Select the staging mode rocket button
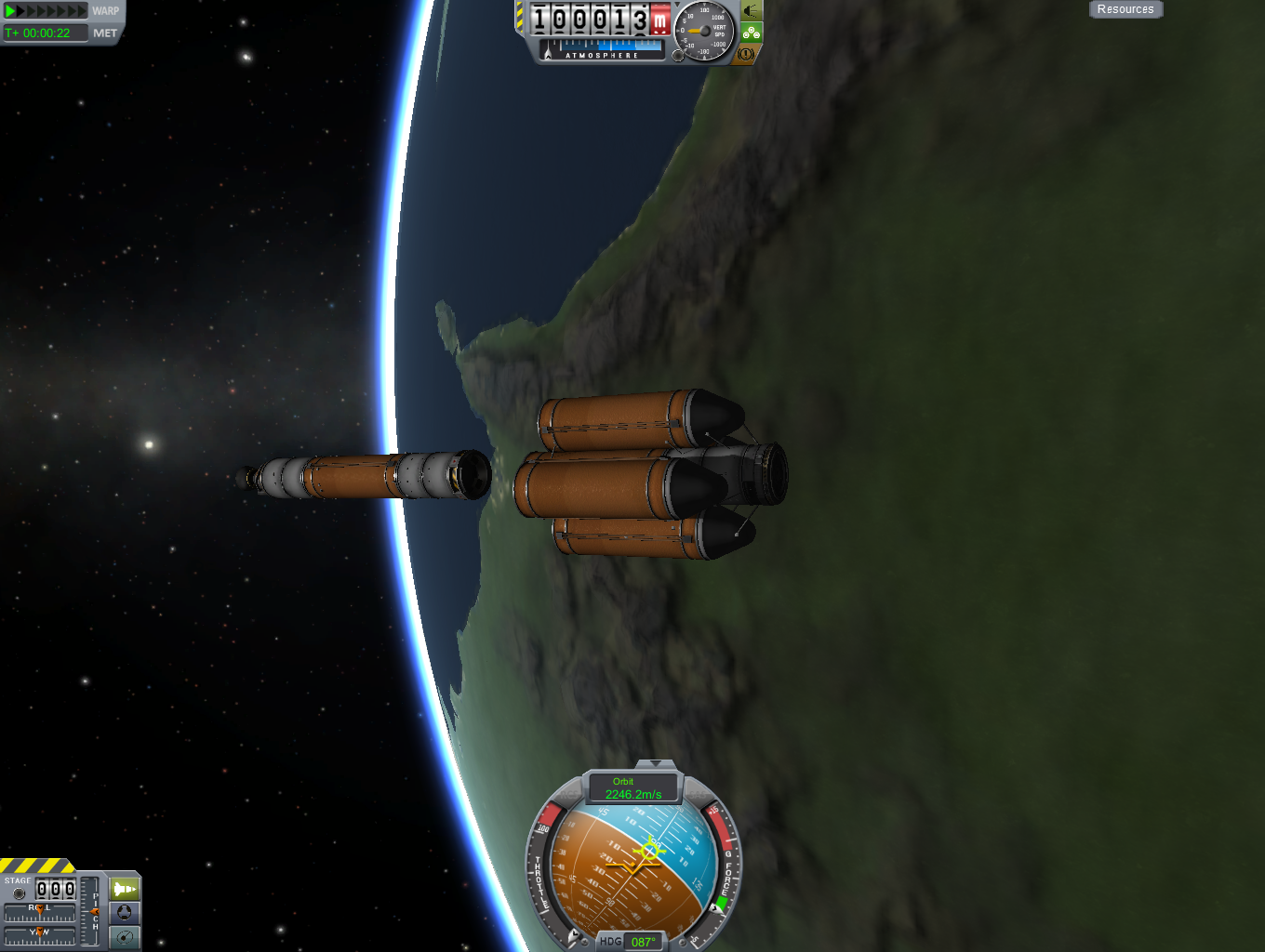The width and height of the screenshot is (1265, 952). [125, 889]
